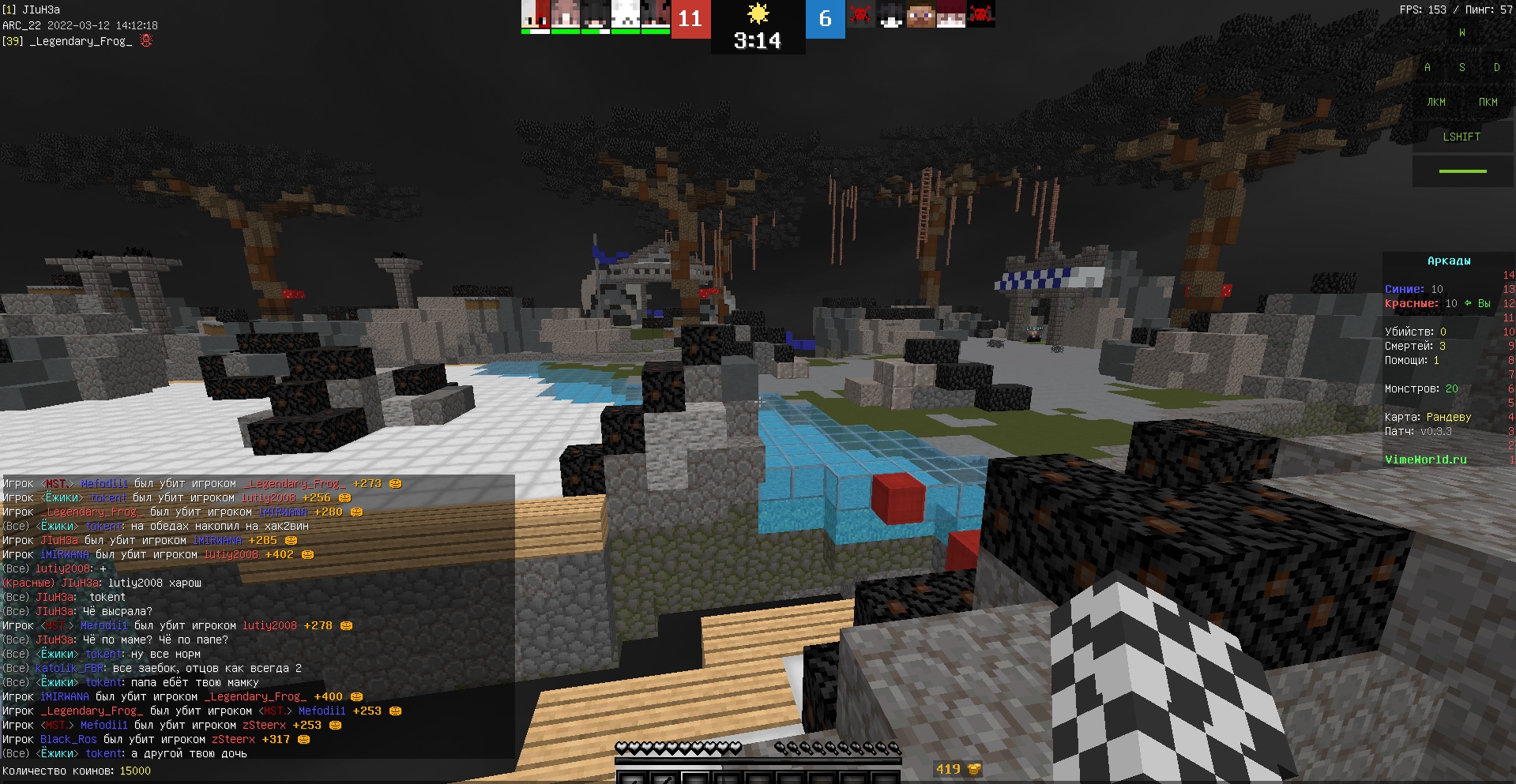Click the blue team score showing 6
Image resolution: width=1516 pixels, height=784 pixels.
[824, 20]
